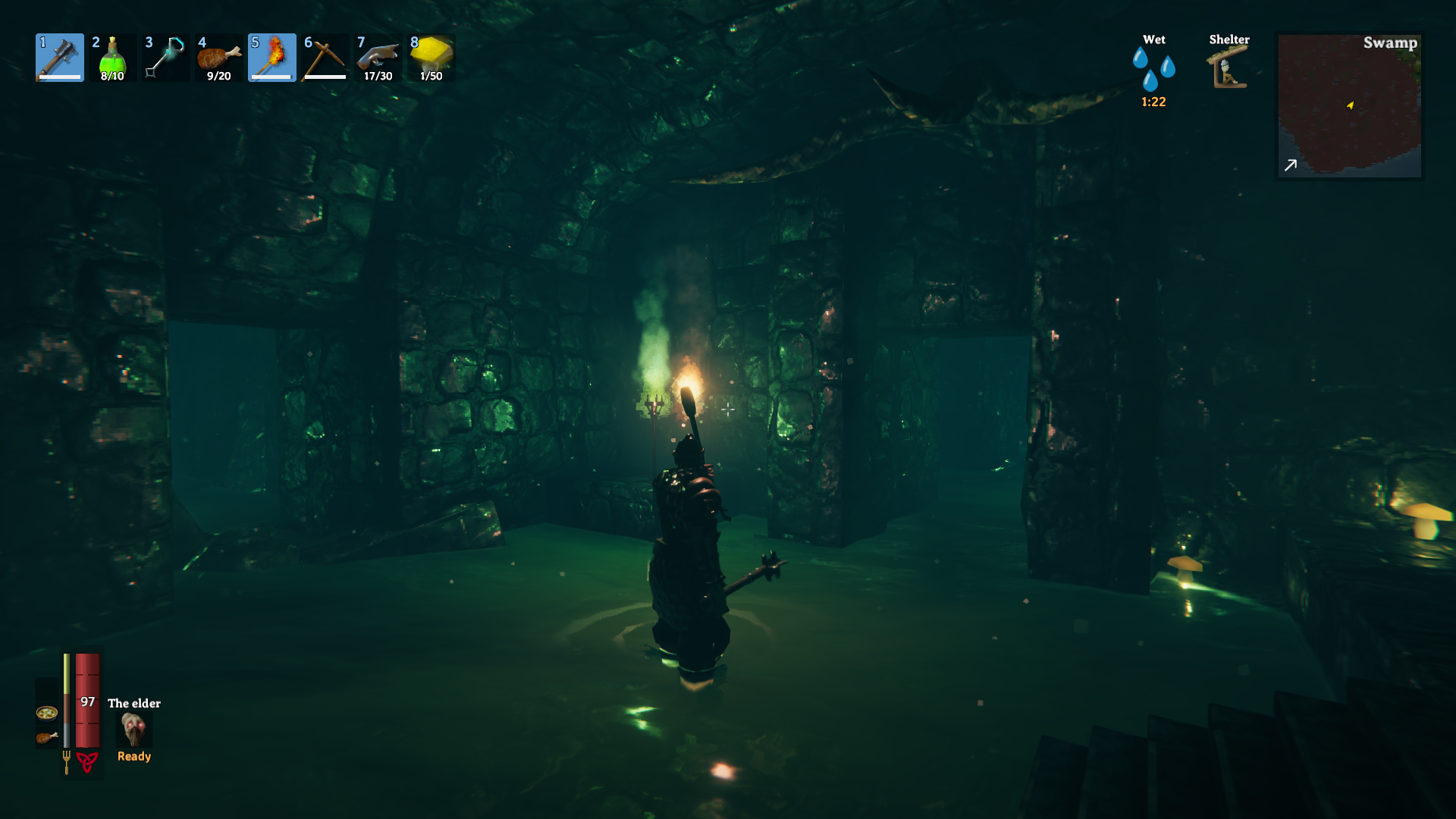Activate The Elder forsaken power icon
1456x819 pixels.
coord(134,730)
